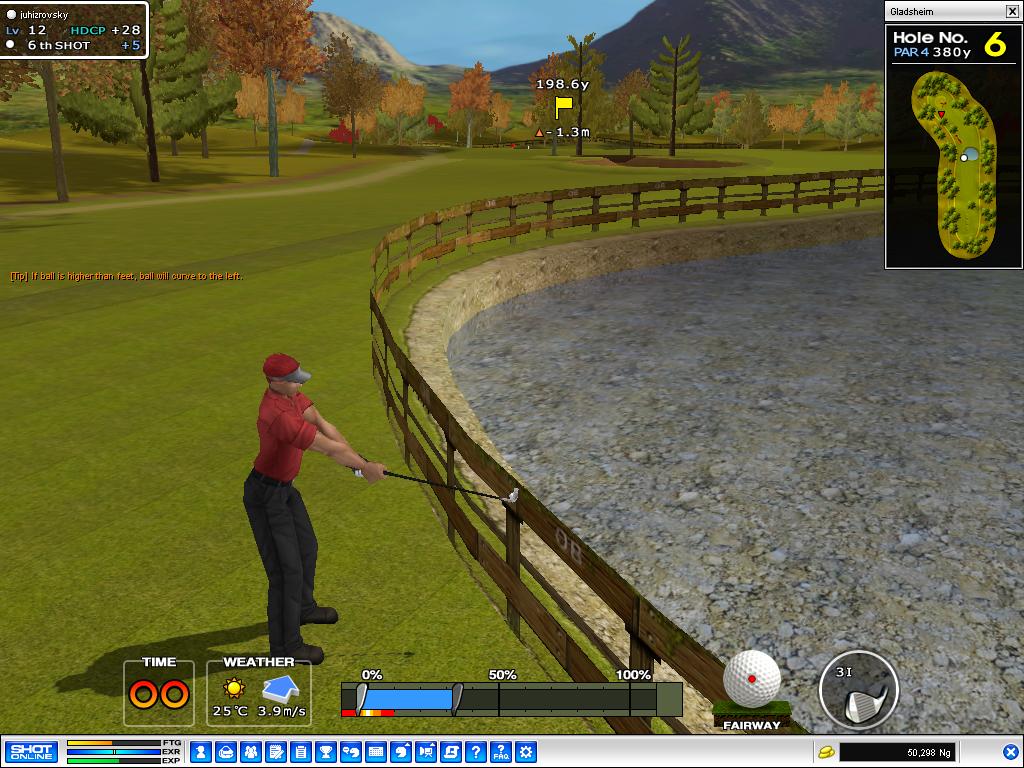
Task: Open the scorecard clipboard icon
Action: [x=301, y=751]
